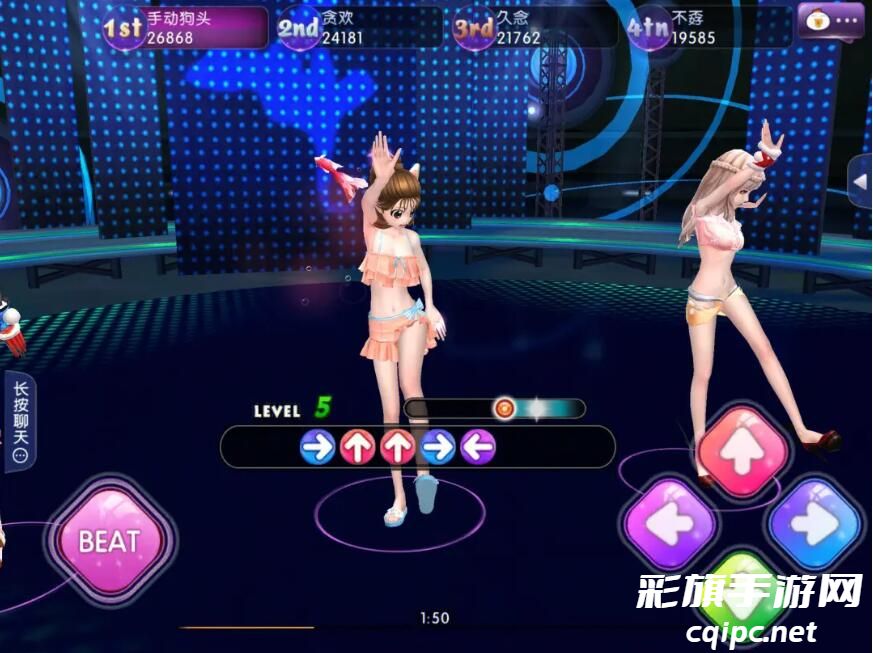Image resolution: width=873 pixels, height=653 pixels.
Task: Open the chick icon menu
Action: coord(830,20)
